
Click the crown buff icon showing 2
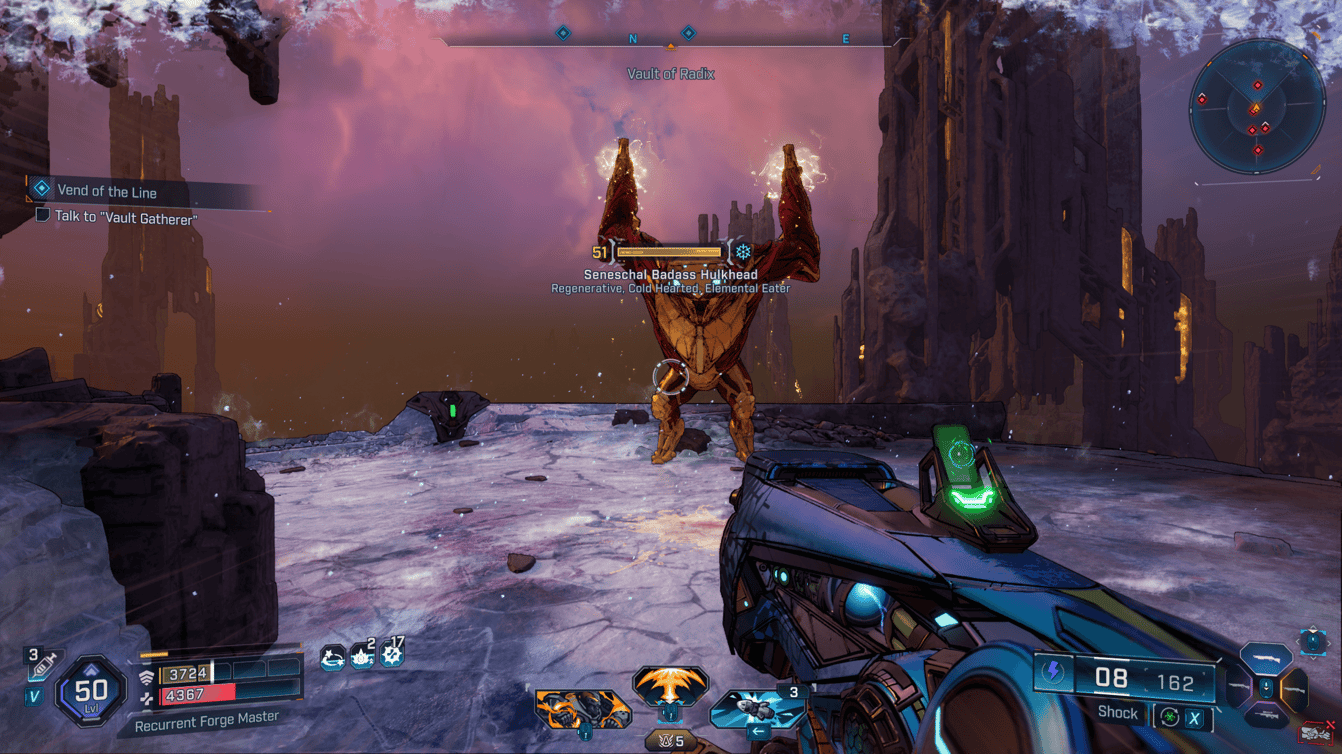(x=362, y=657)
